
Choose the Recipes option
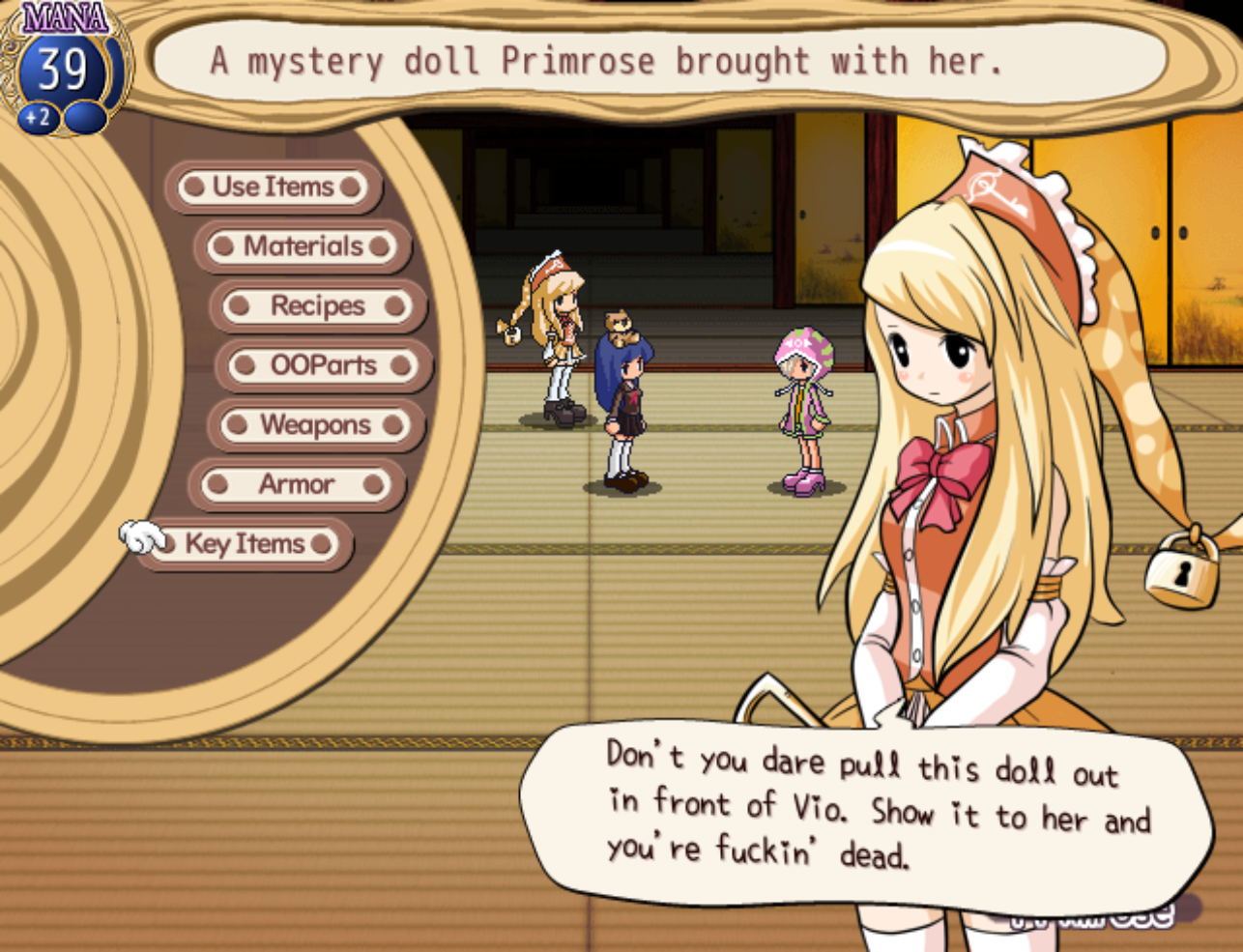coord(317,306)
